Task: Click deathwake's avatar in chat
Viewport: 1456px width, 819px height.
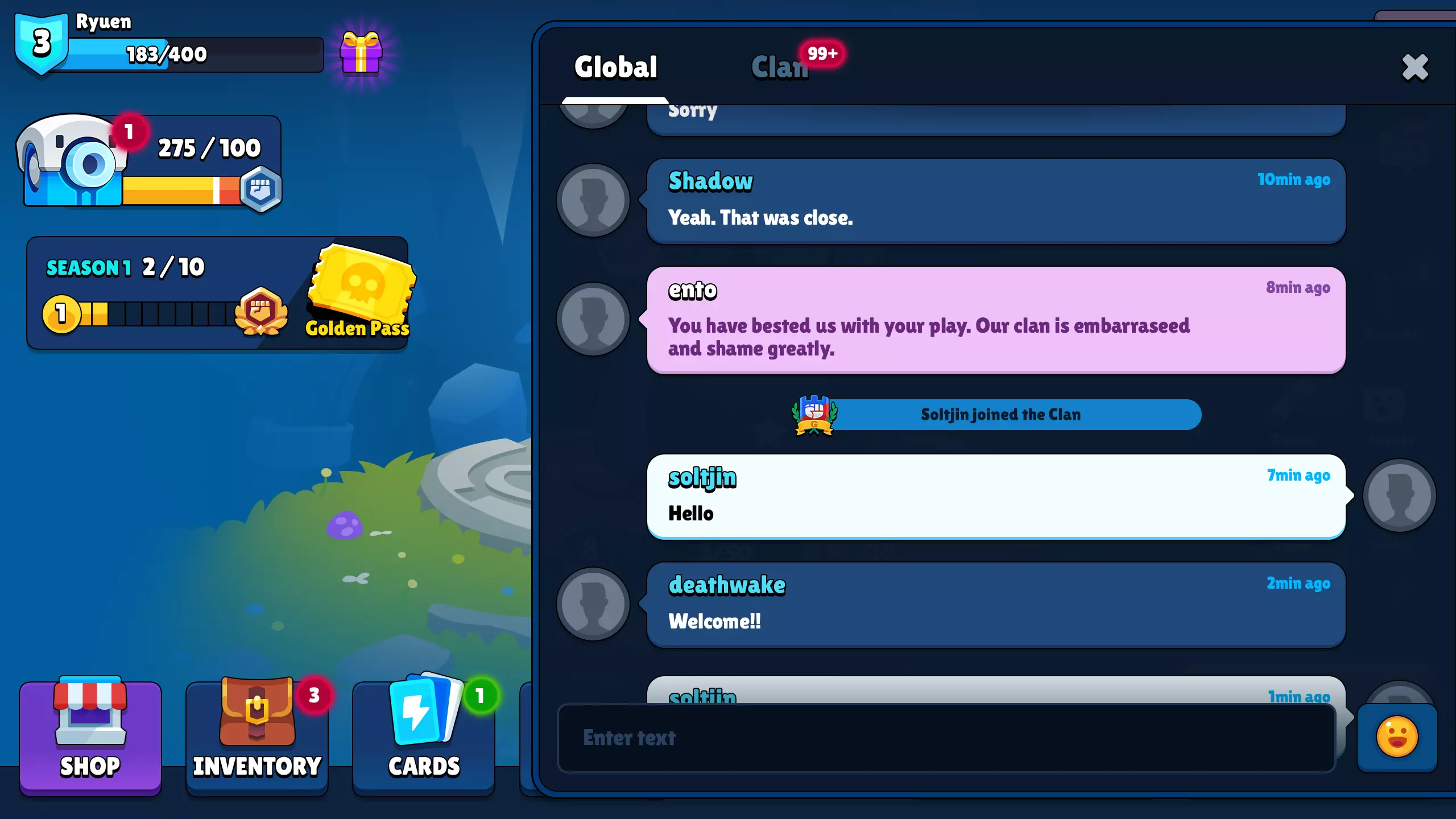Action: coord(593,605)
